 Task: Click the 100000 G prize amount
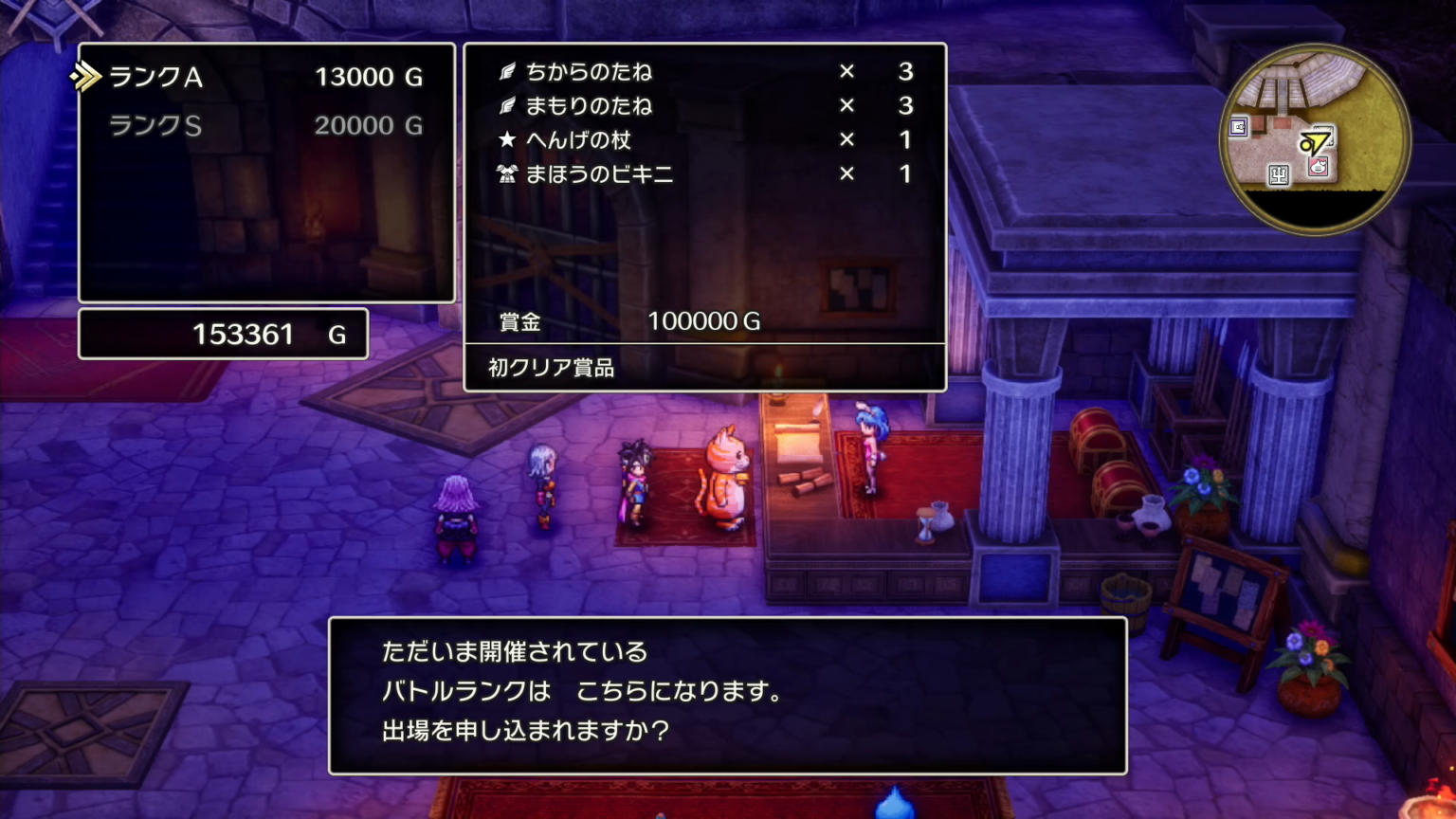point(703,321)
